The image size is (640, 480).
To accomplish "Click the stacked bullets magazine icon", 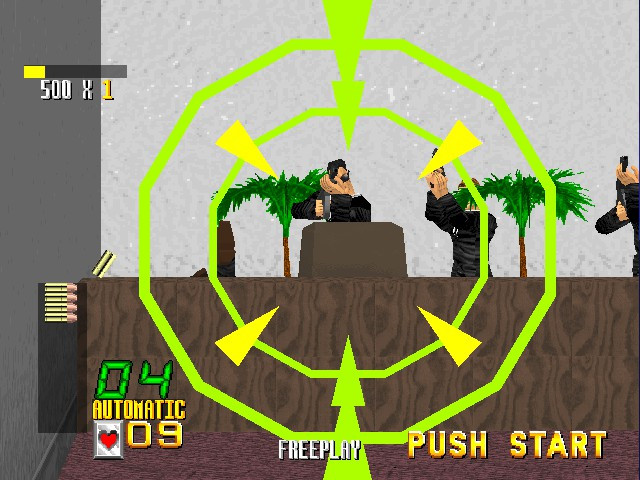I will coord(59,302).
